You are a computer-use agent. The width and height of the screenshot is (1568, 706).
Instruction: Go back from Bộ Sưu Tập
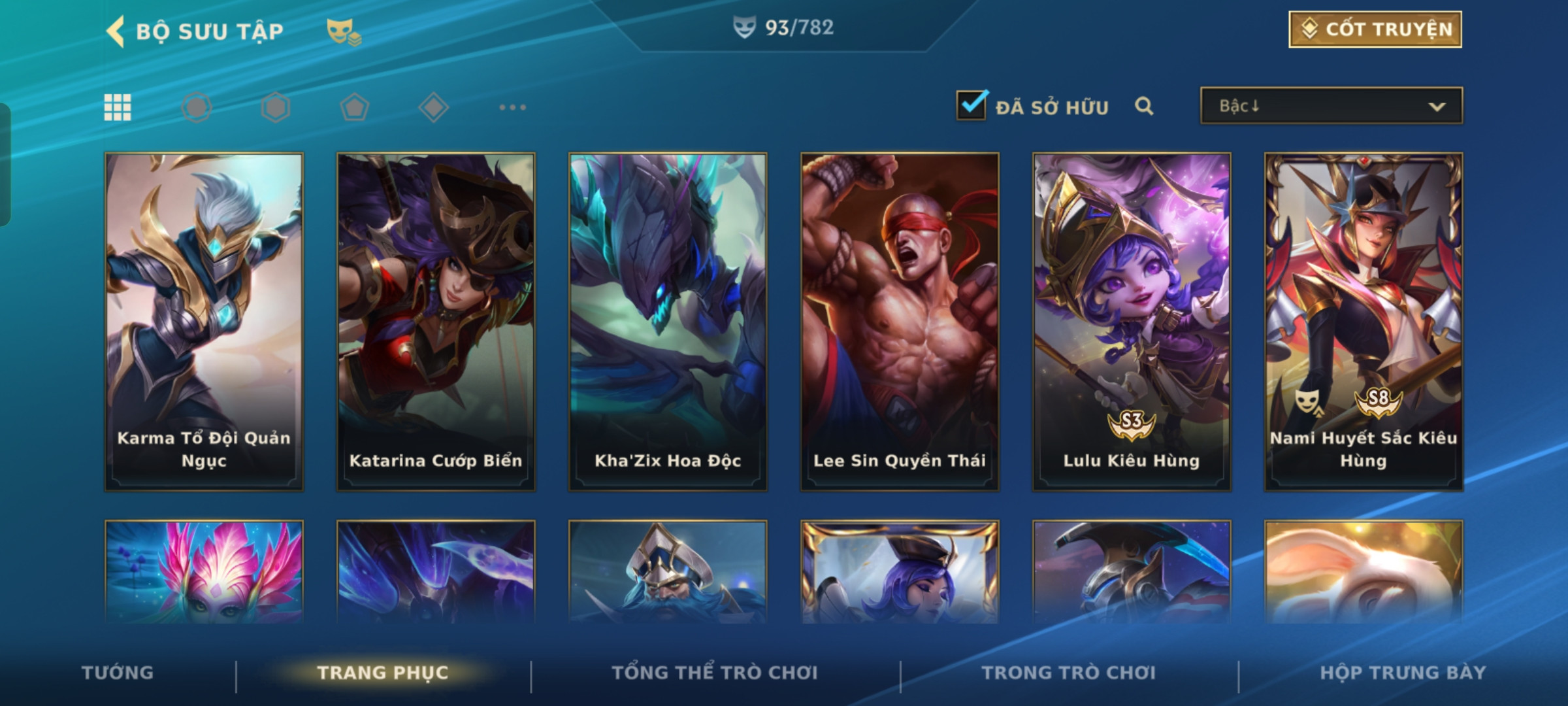point(116,31)
